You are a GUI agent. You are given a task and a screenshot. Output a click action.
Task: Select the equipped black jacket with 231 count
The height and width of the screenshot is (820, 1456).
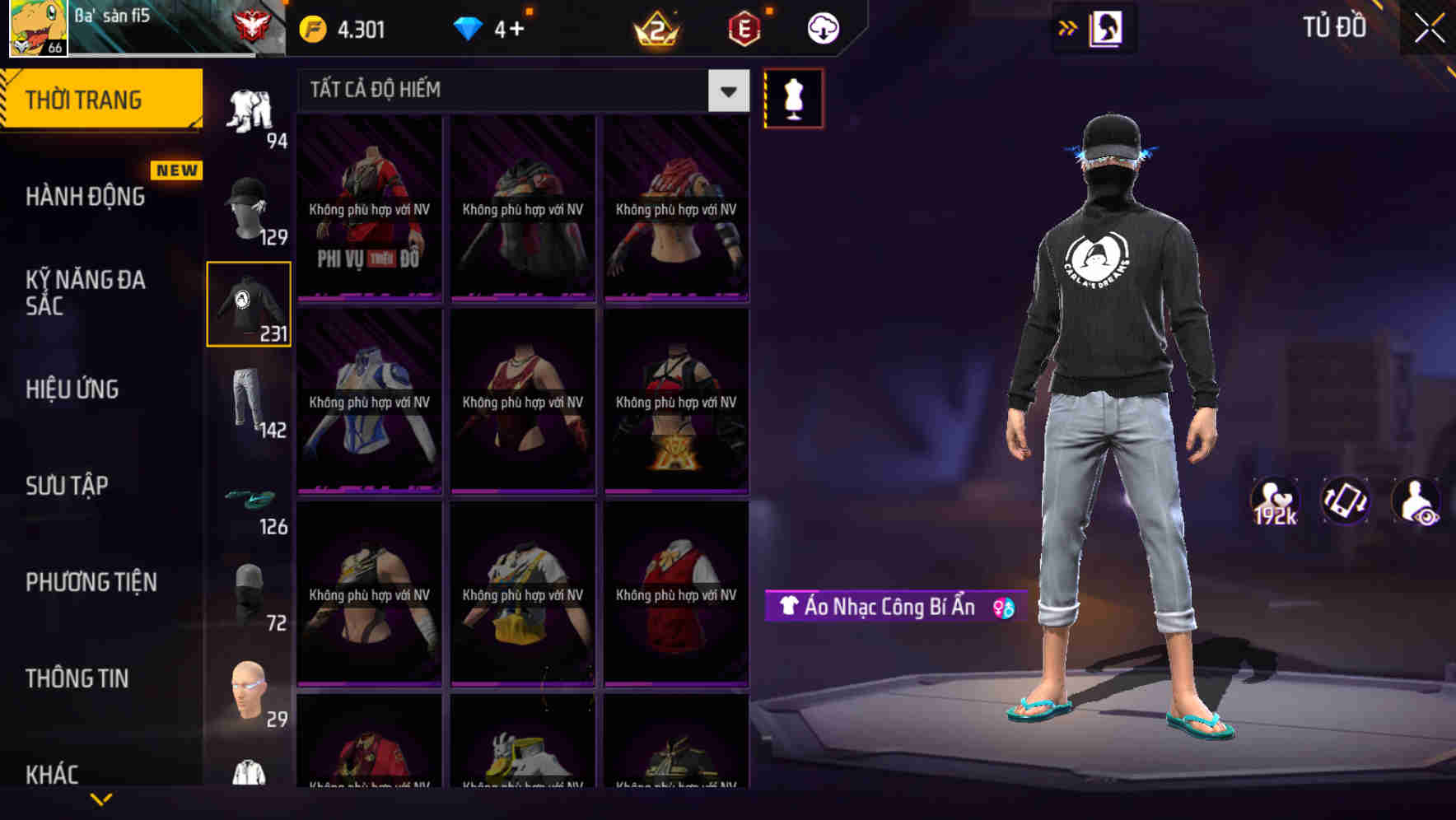pos(249,305)
